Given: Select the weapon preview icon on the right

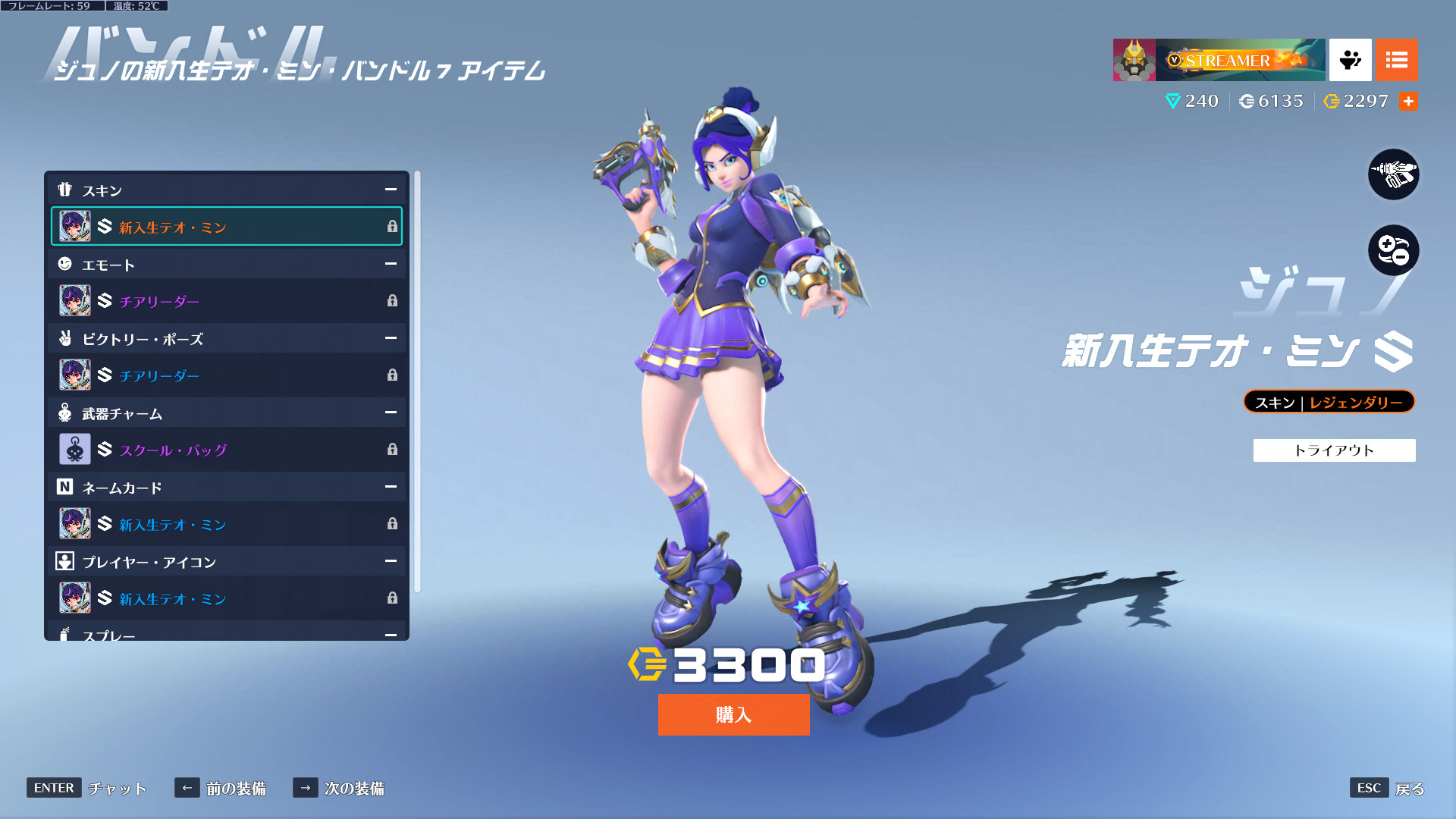Looking at the screenshot, I should coord(1393,174).
